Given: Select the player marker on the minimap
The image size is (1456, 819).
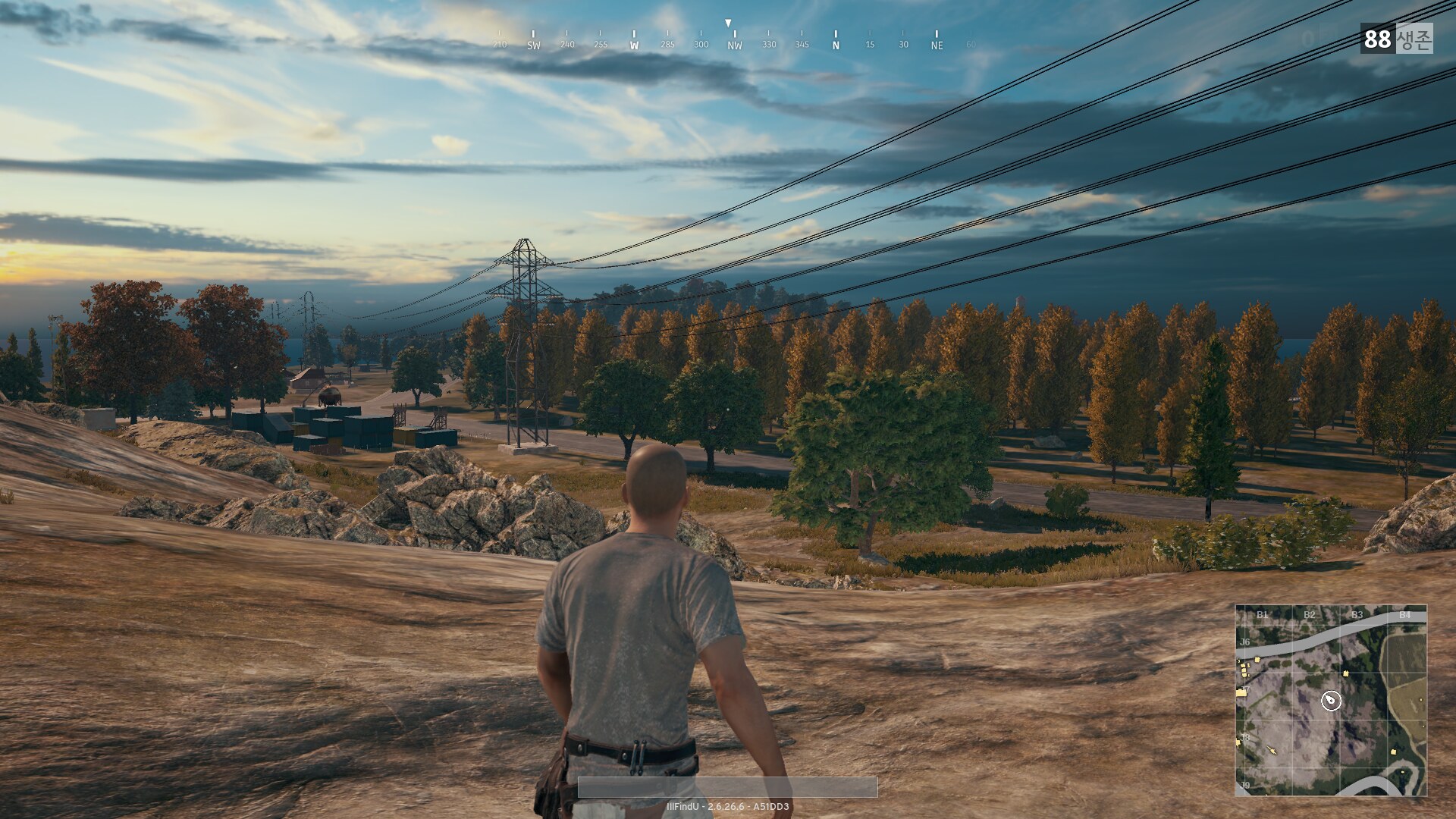Looking at the screenshot, I should [1331, 701].
